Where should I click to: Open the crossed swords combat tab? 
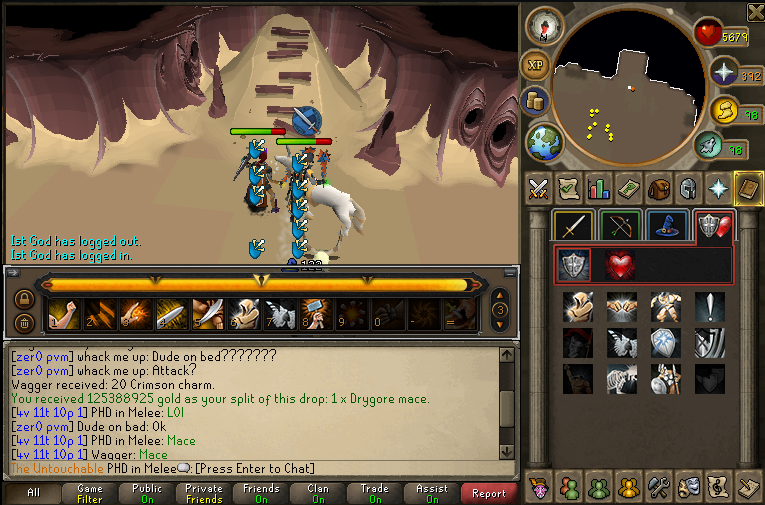click(x=538, y=188)
